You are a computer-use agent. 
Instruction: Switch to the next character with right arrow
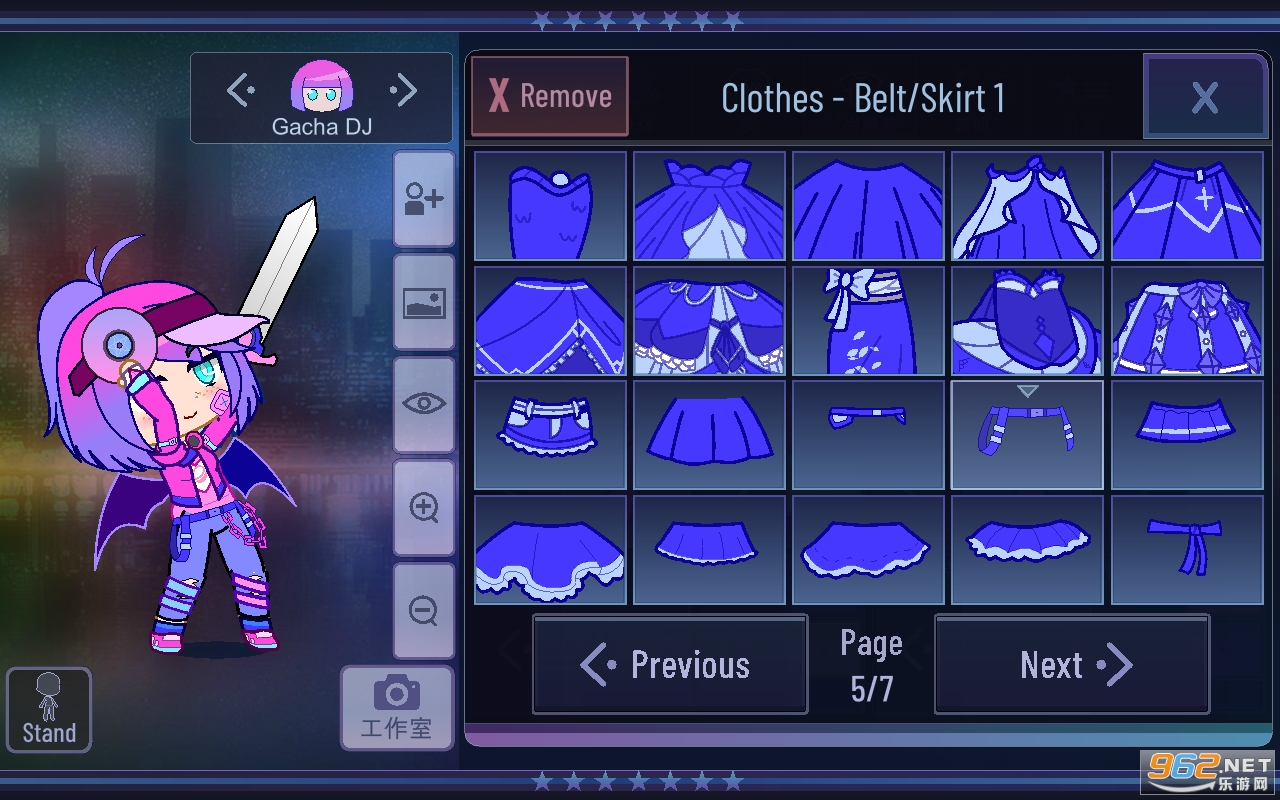coord(404,91)
